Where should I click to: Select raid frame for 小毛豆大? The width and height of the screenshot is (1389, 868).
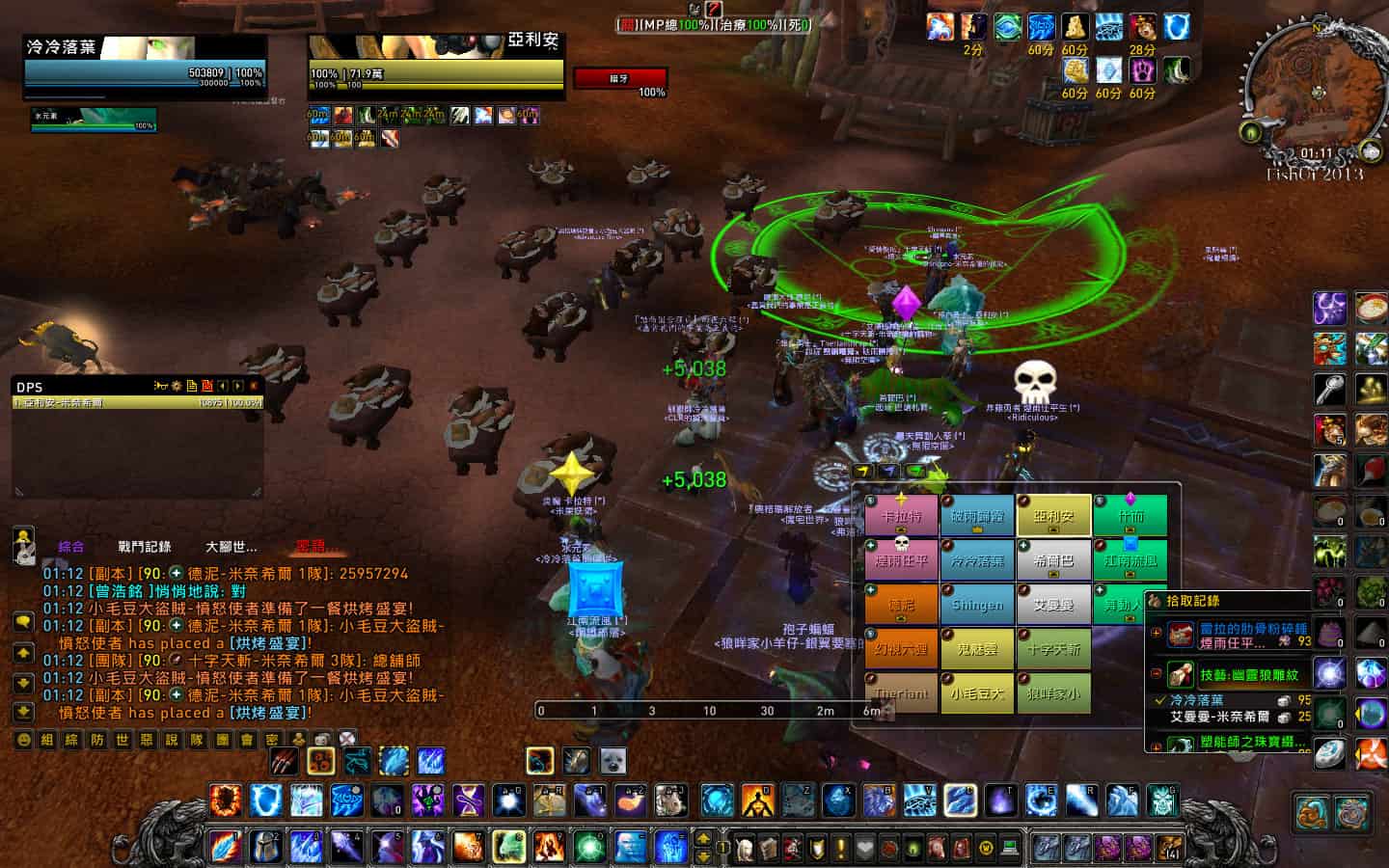pos(977,693)
